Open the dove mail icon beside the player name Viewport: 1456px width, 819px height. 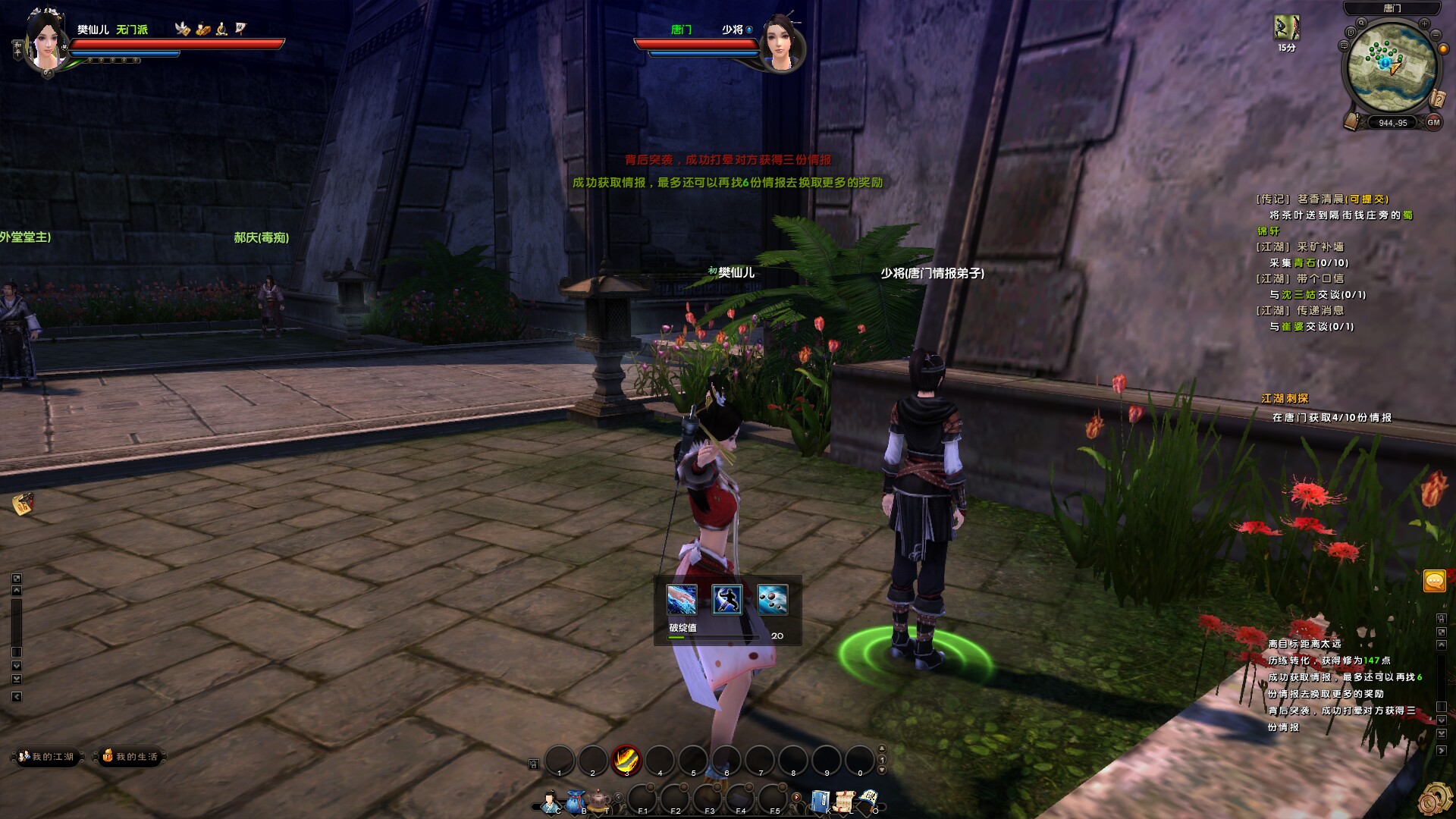[182, 29]
